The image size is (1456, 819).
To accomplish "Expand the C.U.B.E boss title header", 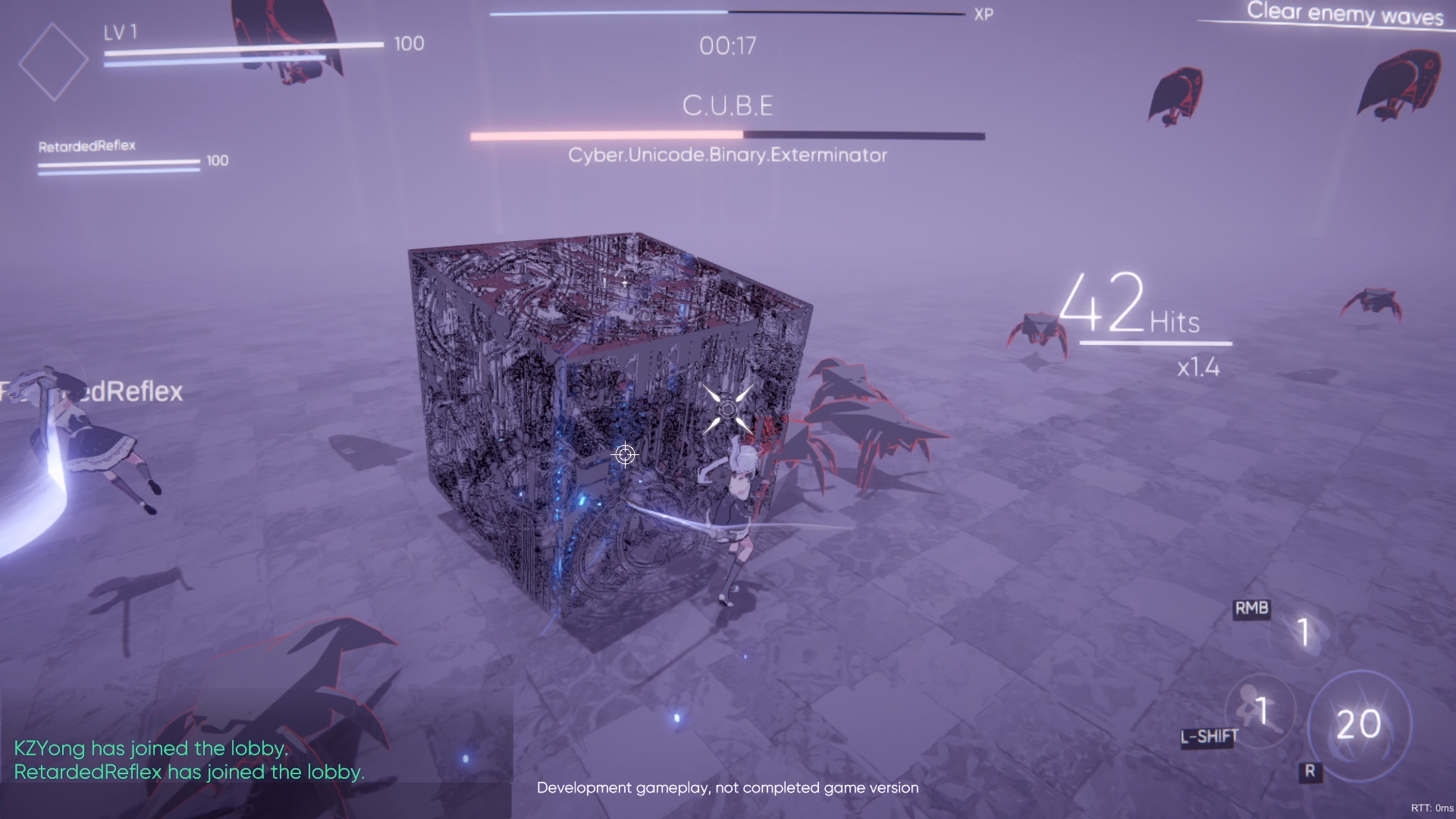I will point(729,105).
